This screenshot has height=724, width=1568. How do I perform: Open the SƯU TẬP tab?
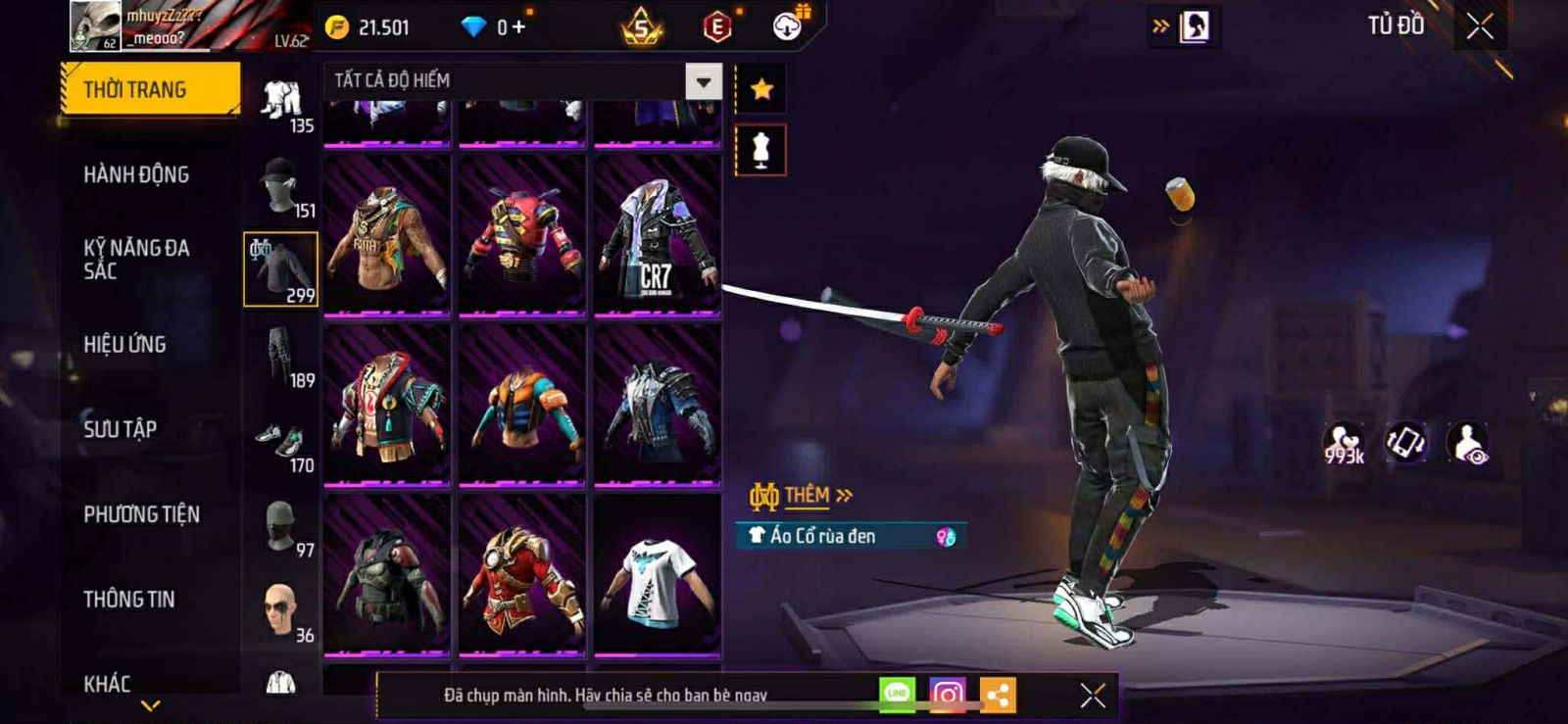(x=120, y=429)
